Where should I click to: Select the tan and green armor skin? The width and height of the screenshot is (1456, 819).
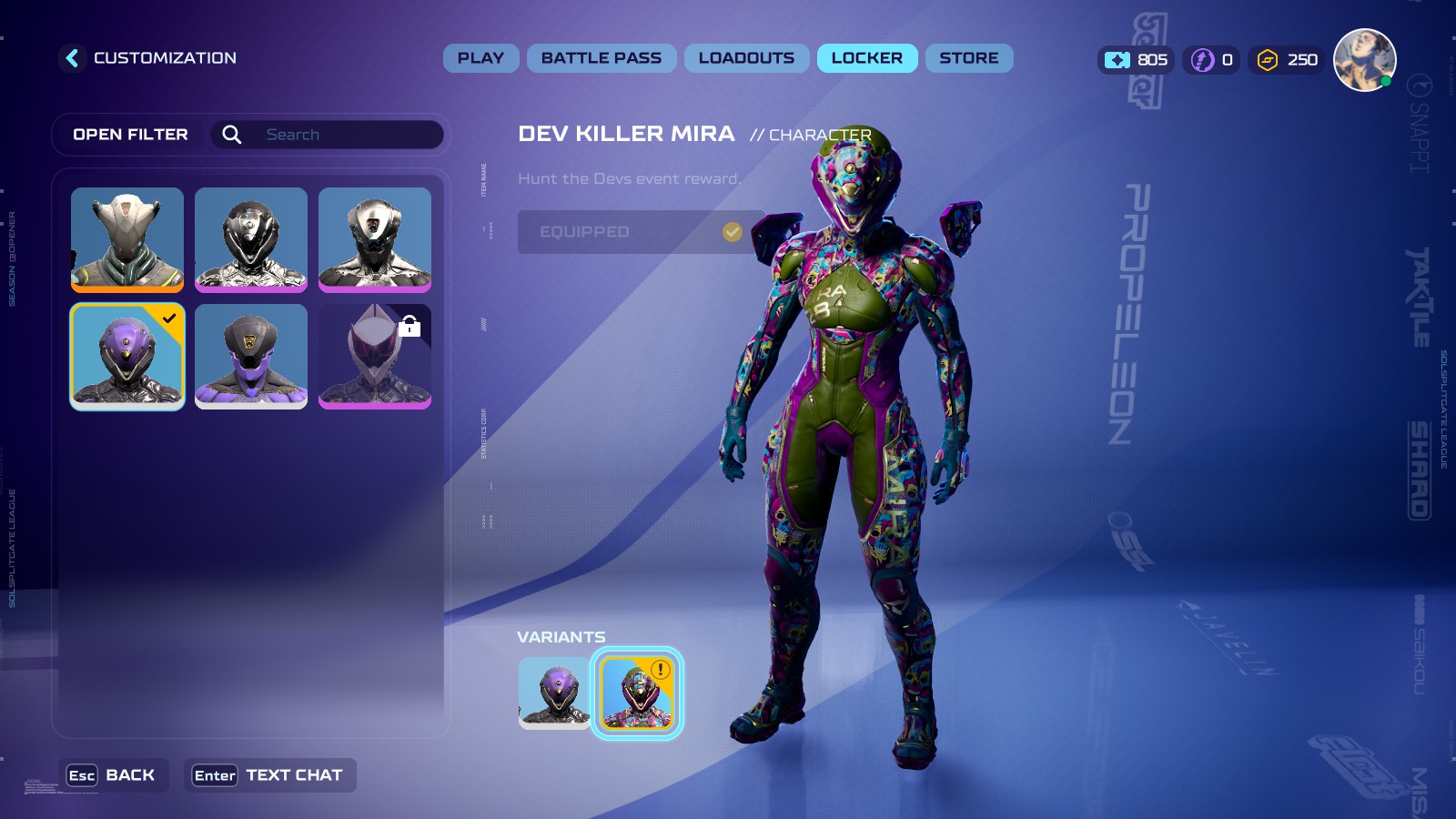(127, 239)
